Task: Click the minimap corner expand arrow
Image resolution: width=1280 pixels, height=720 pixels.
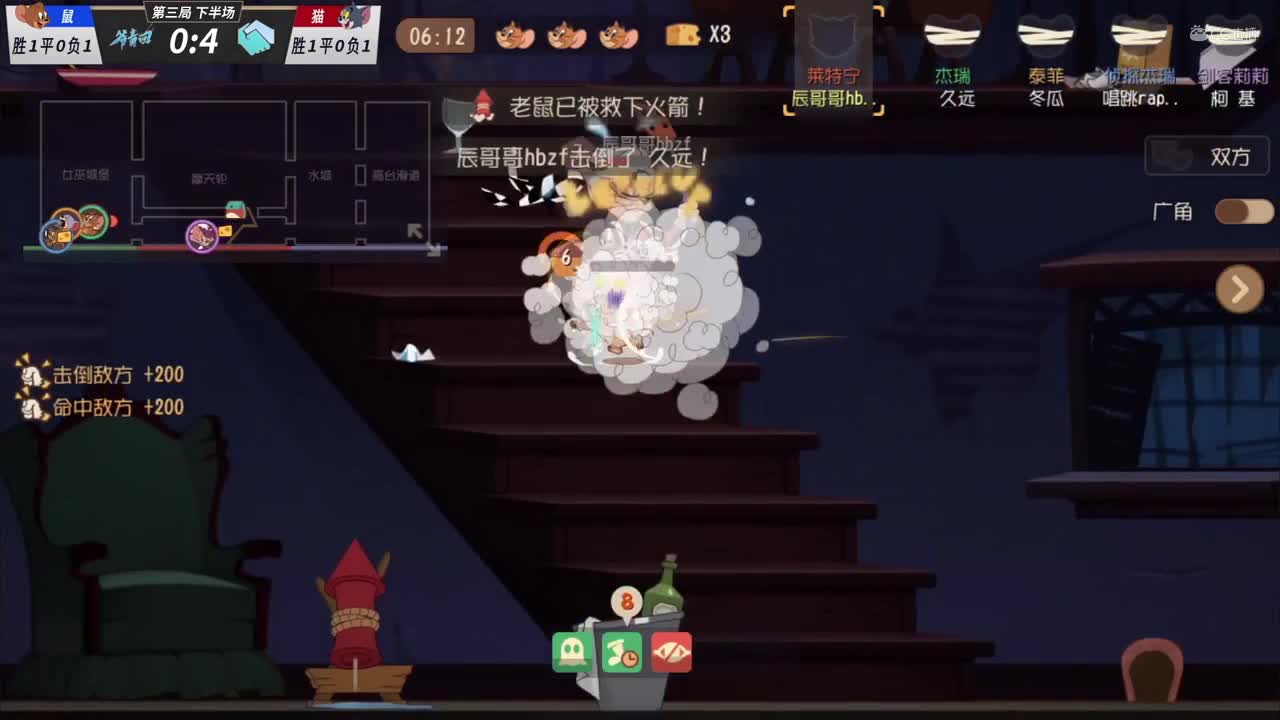Action: pyautogui.click(x=414, y=230)
